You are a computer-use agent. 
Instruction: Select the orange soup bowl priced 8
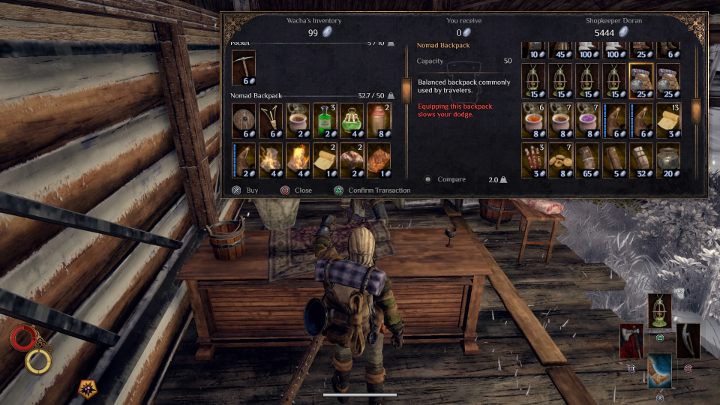point(533,119)
